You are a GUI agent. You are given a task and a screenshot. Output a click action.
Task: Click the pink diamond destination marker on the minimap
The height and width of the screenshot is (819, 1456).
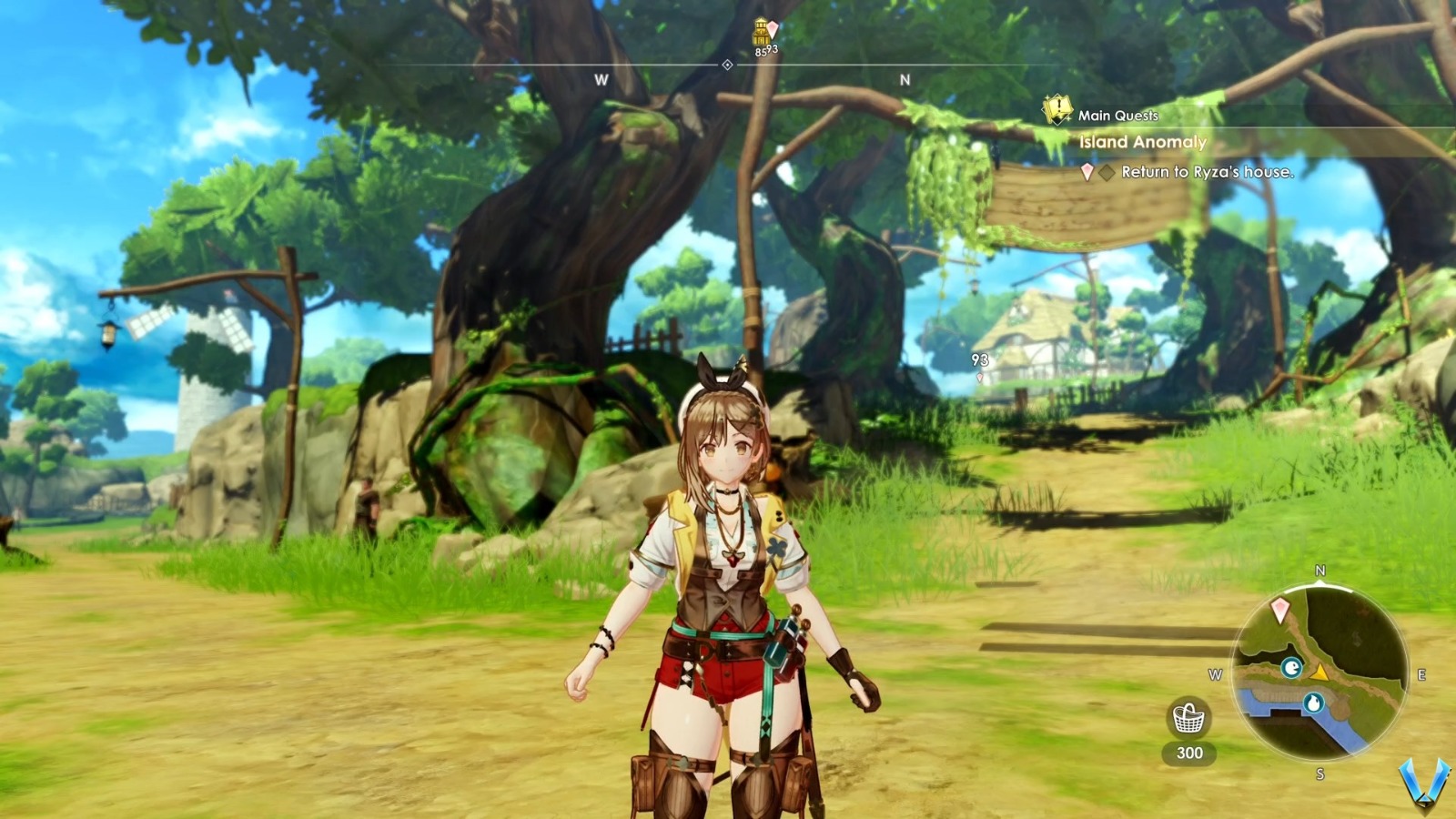[1279, 608]
